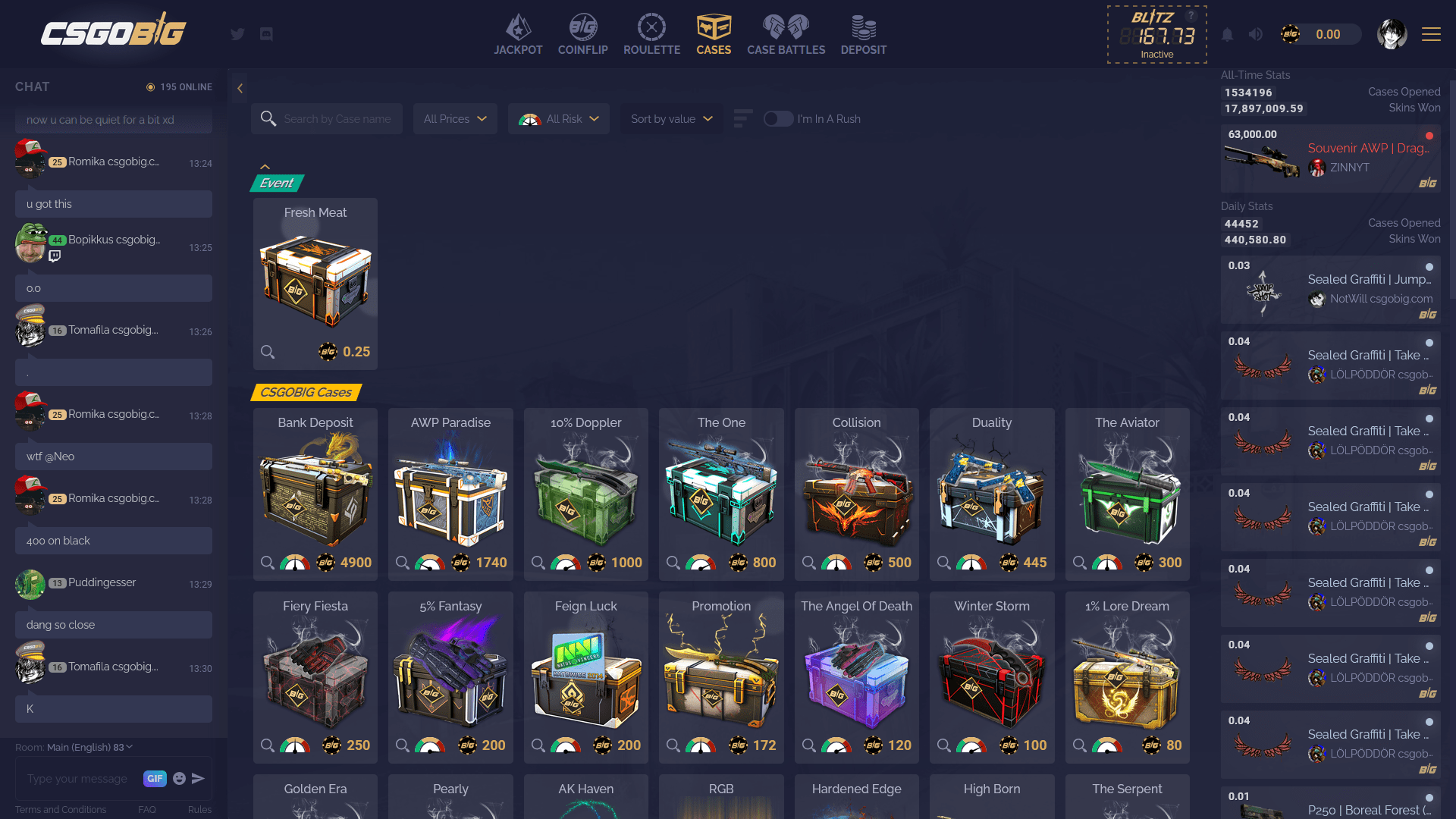Screen dimensions: 1456x819
Task: Open the Deposit page
Action: (x=863, y=33)
